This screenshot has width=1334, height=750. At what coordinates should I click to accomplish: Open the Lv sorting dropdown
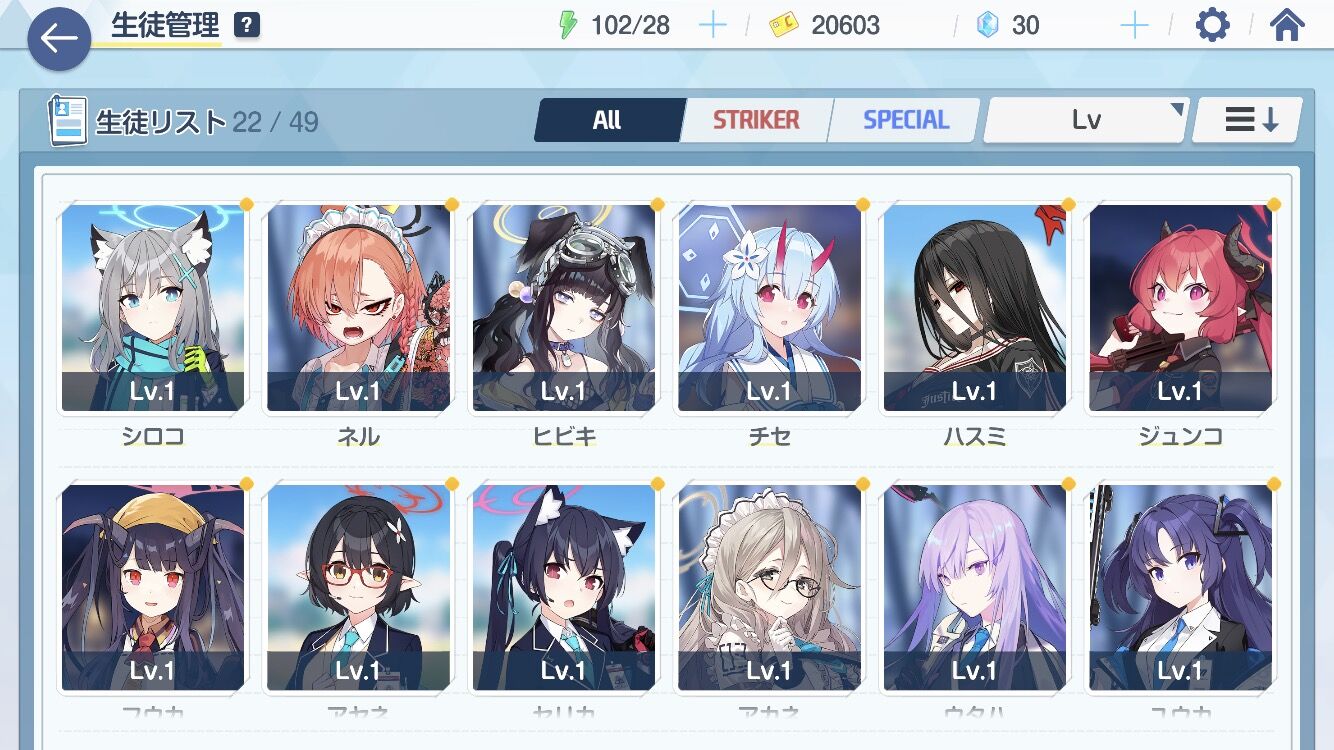(1085, 119)
